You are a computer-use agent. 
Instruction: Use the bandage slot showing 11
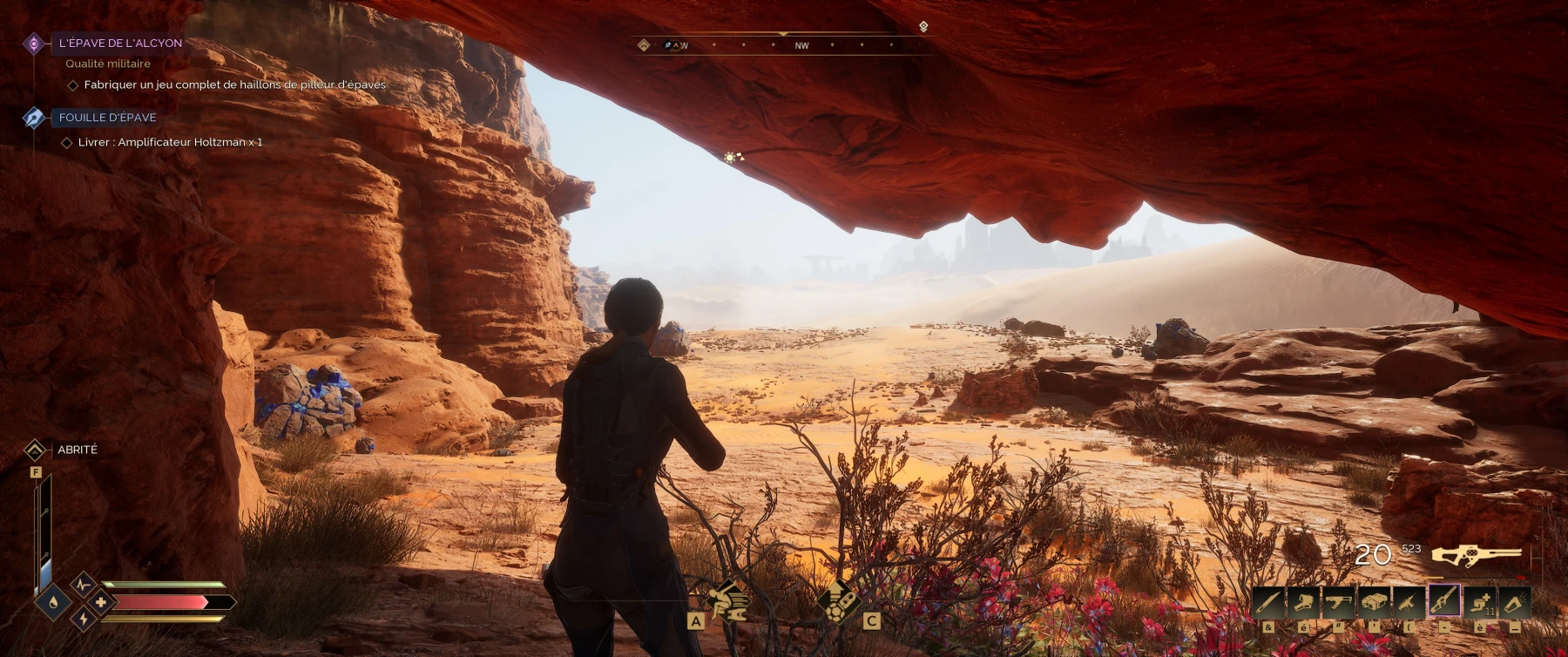(x=1479, y=602)
